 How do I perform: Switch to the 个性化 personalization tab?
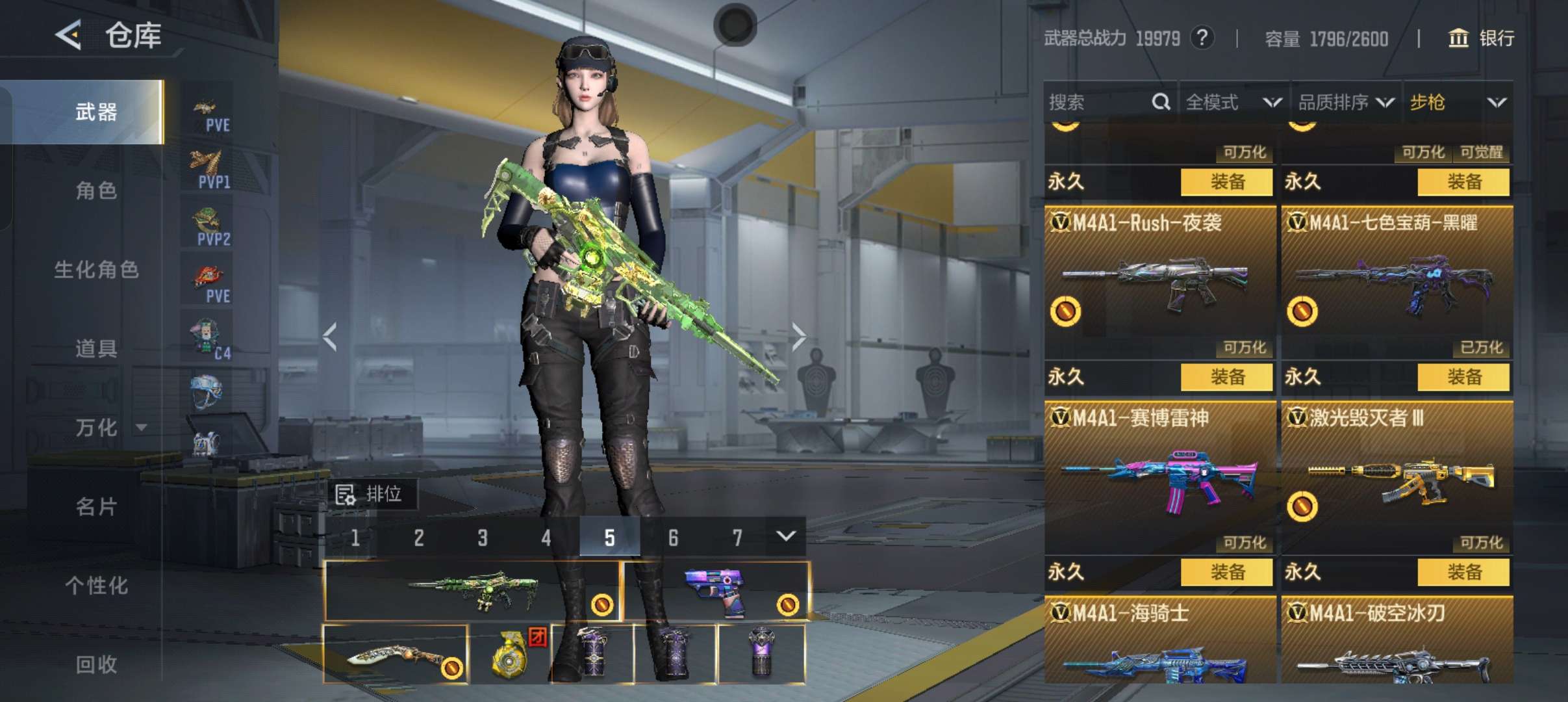96,586
